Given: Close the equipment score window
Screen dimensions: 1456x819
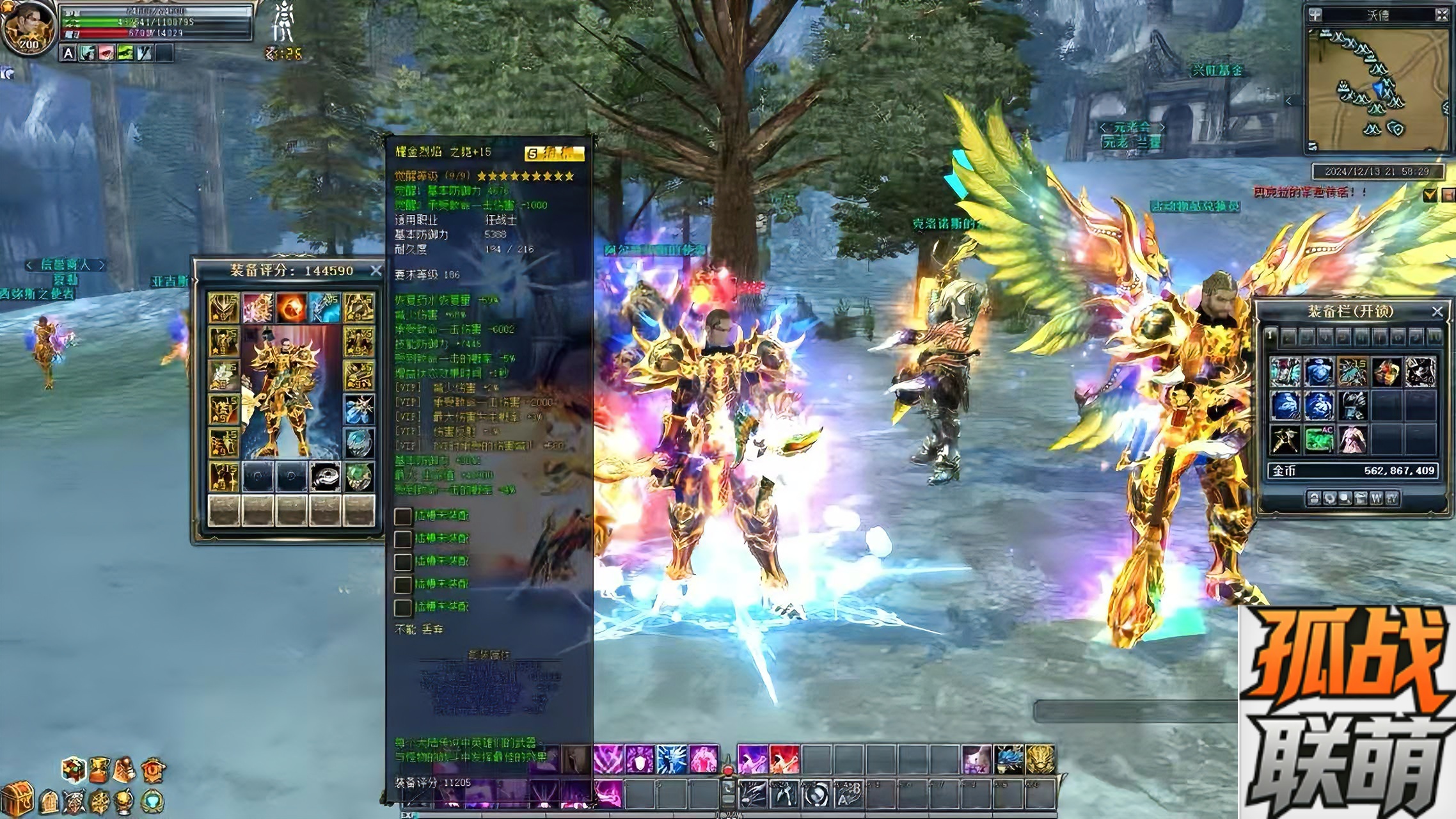Looking at the screenshot, I should tap(376, 271).
